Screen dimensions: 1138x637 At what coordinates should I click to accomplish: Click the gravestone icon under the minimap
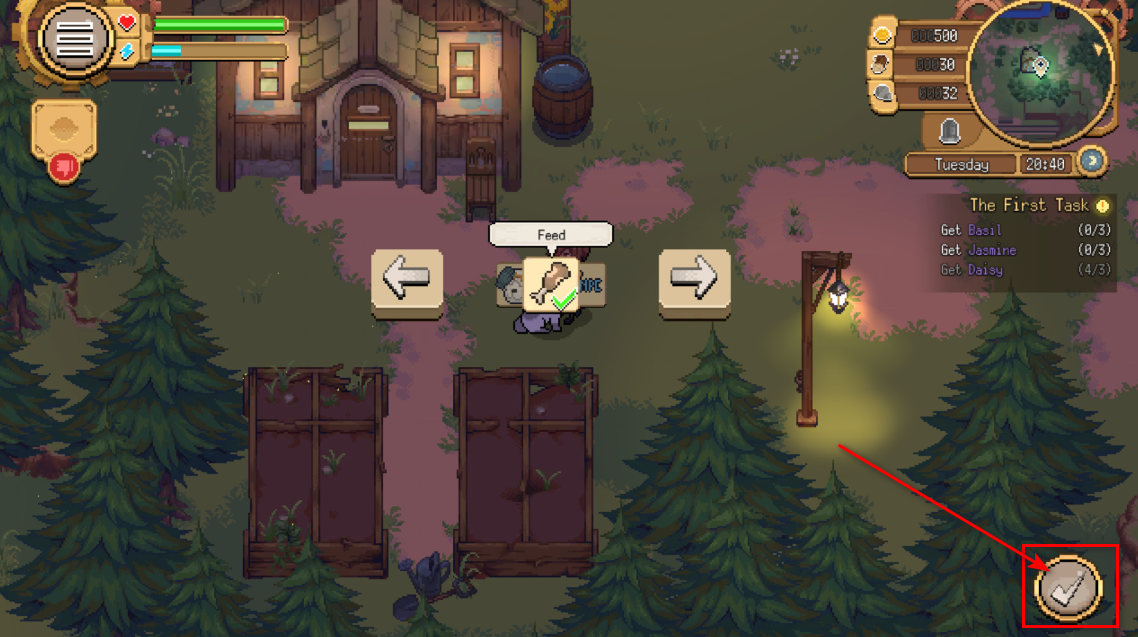(948, 129)
